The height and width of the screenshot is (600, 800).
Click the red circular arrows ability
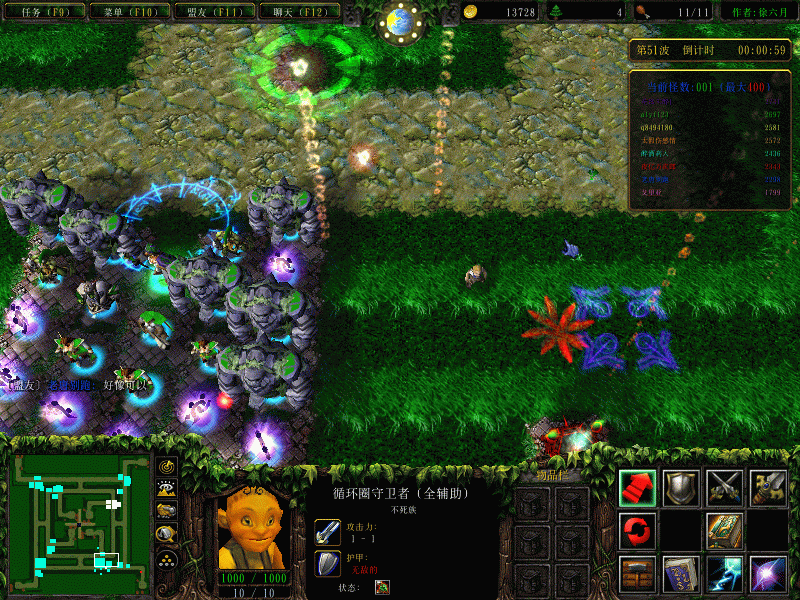tap(637, 529)
